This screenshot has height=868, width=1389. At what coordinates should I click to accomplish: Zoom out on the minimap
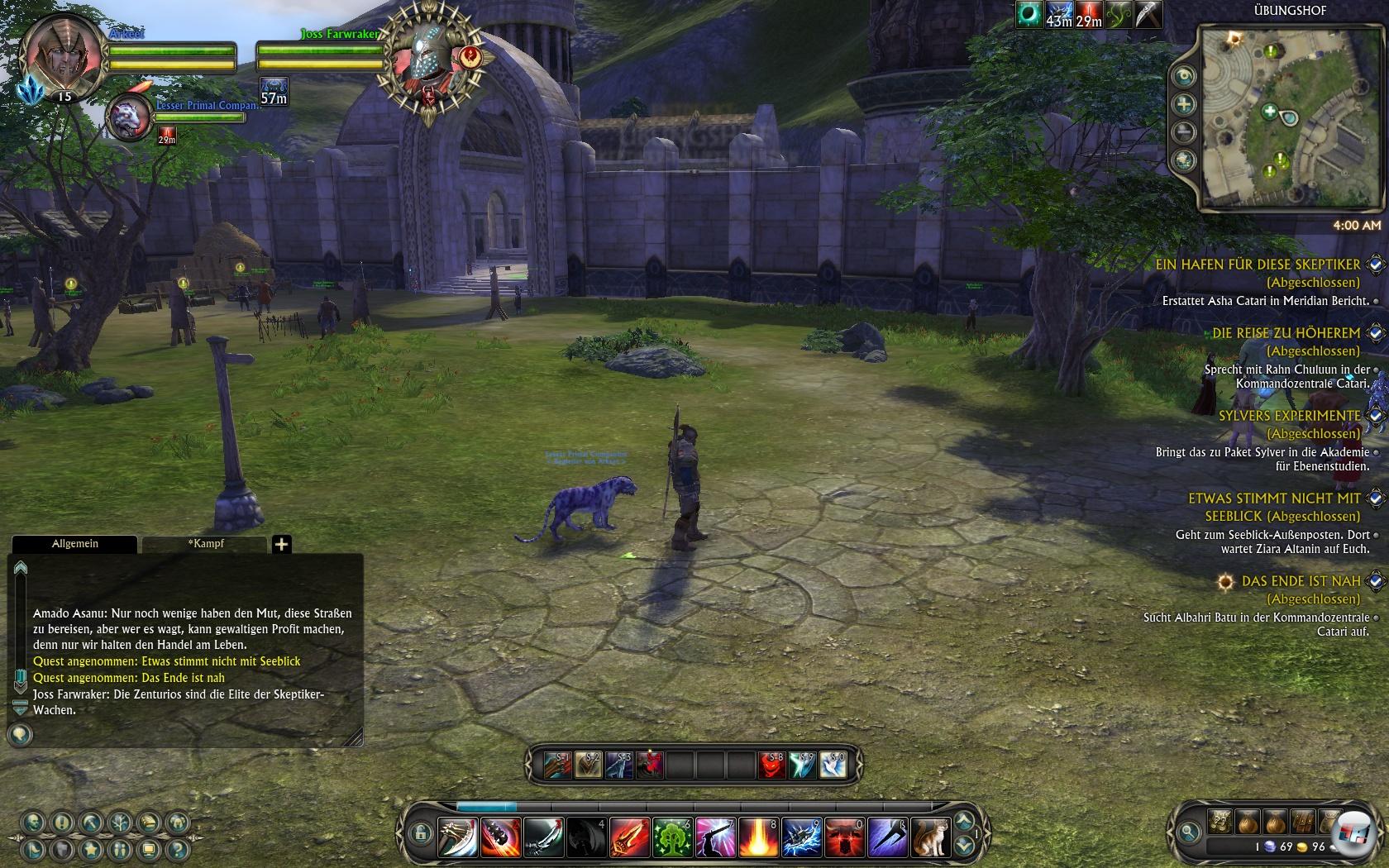[x=1185, y=132]
